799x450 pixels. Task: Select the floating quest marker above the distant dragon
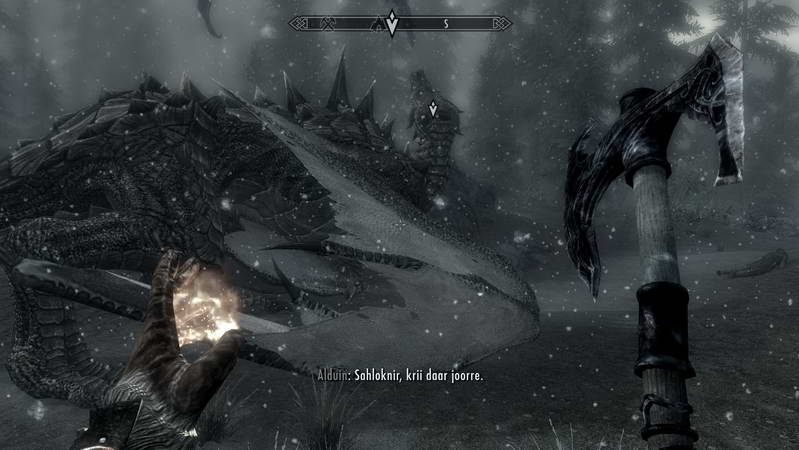(432, 107)
